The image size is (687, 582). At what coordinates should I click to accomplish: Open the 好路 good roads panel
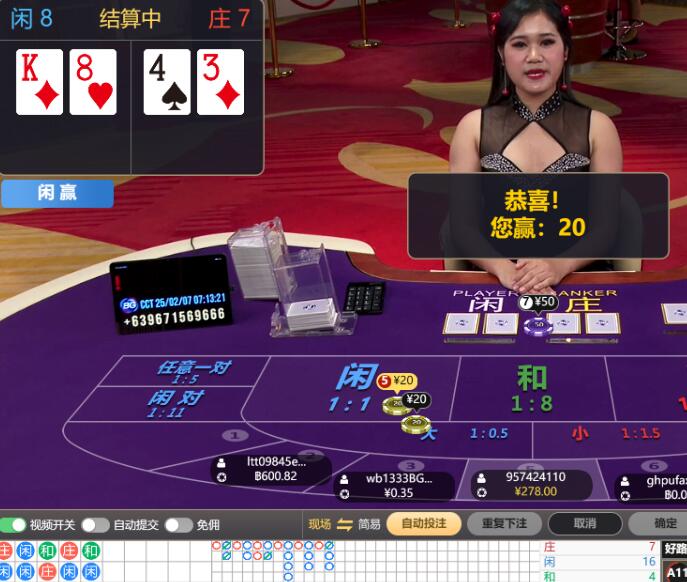675,548
